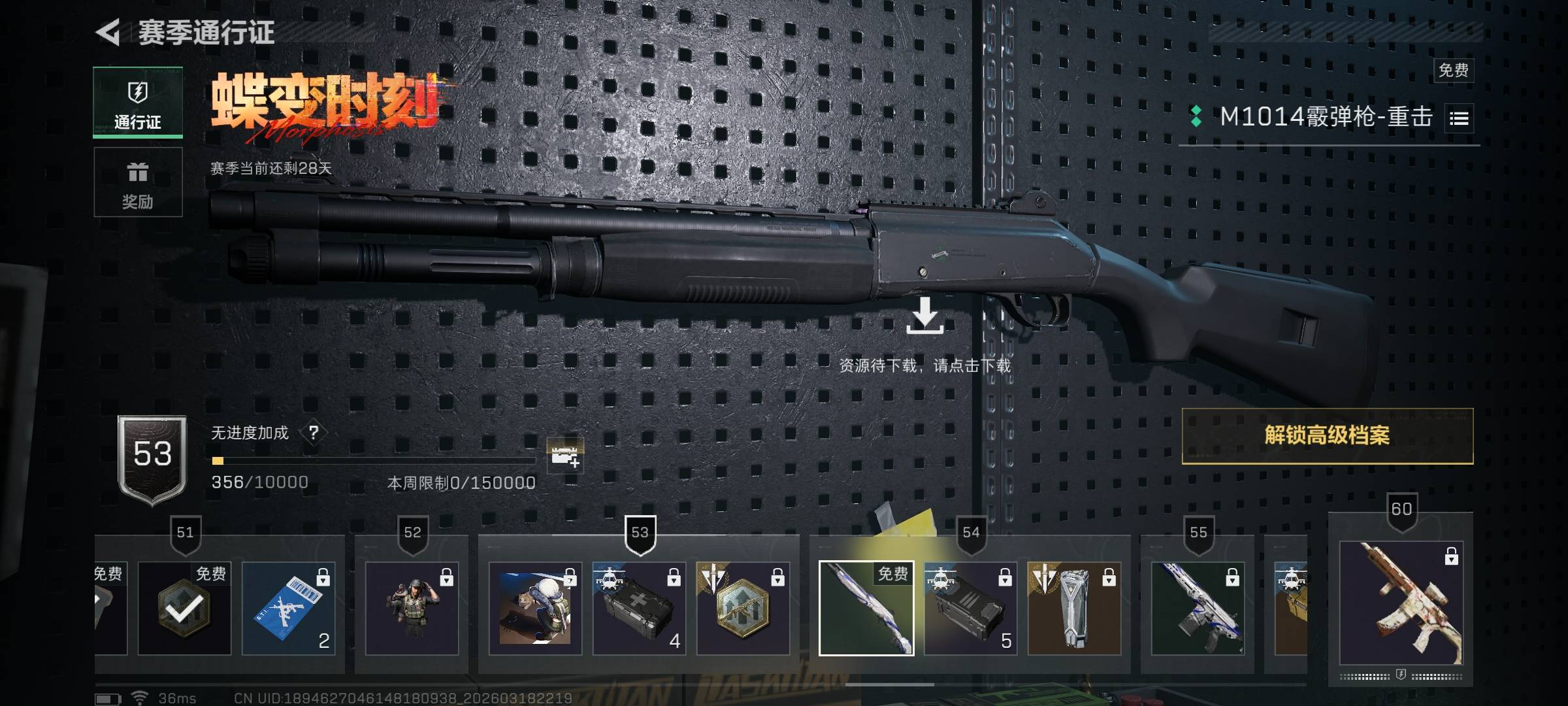
Task: Choose the dark supply crate reward
Action: click(x=970, y=609)
